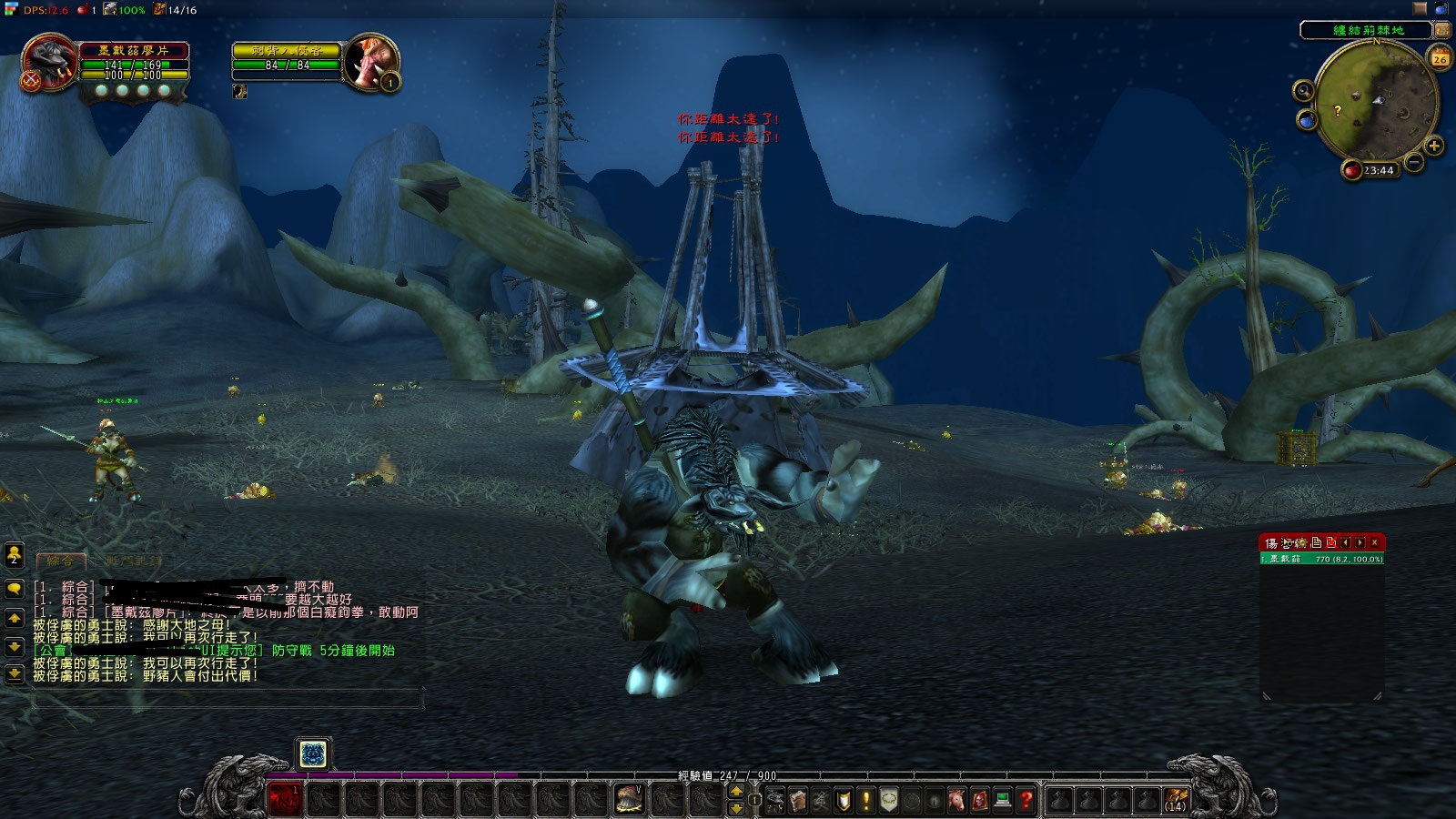Use the seashell item on the action bar
The height and width of the screenshot is (819, 1456).
[628, 800]
